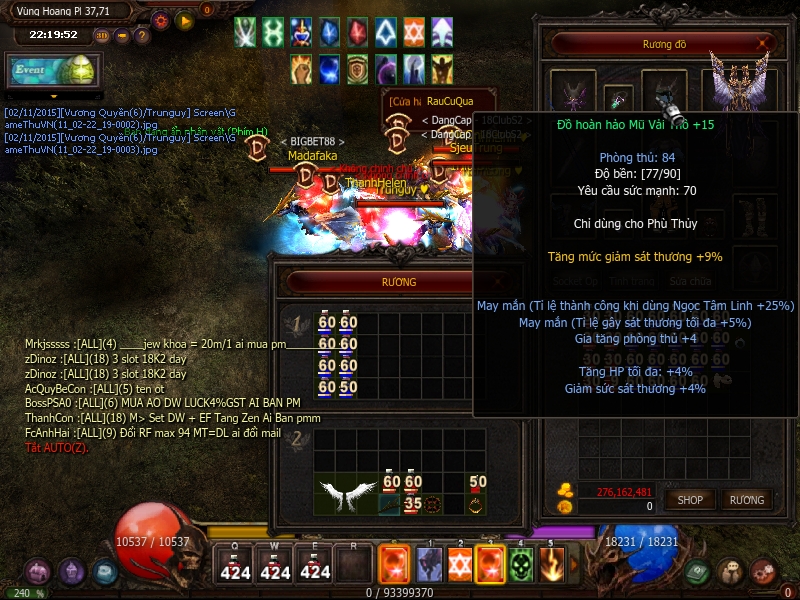Open the red gear settings icon

coord(161,19)
